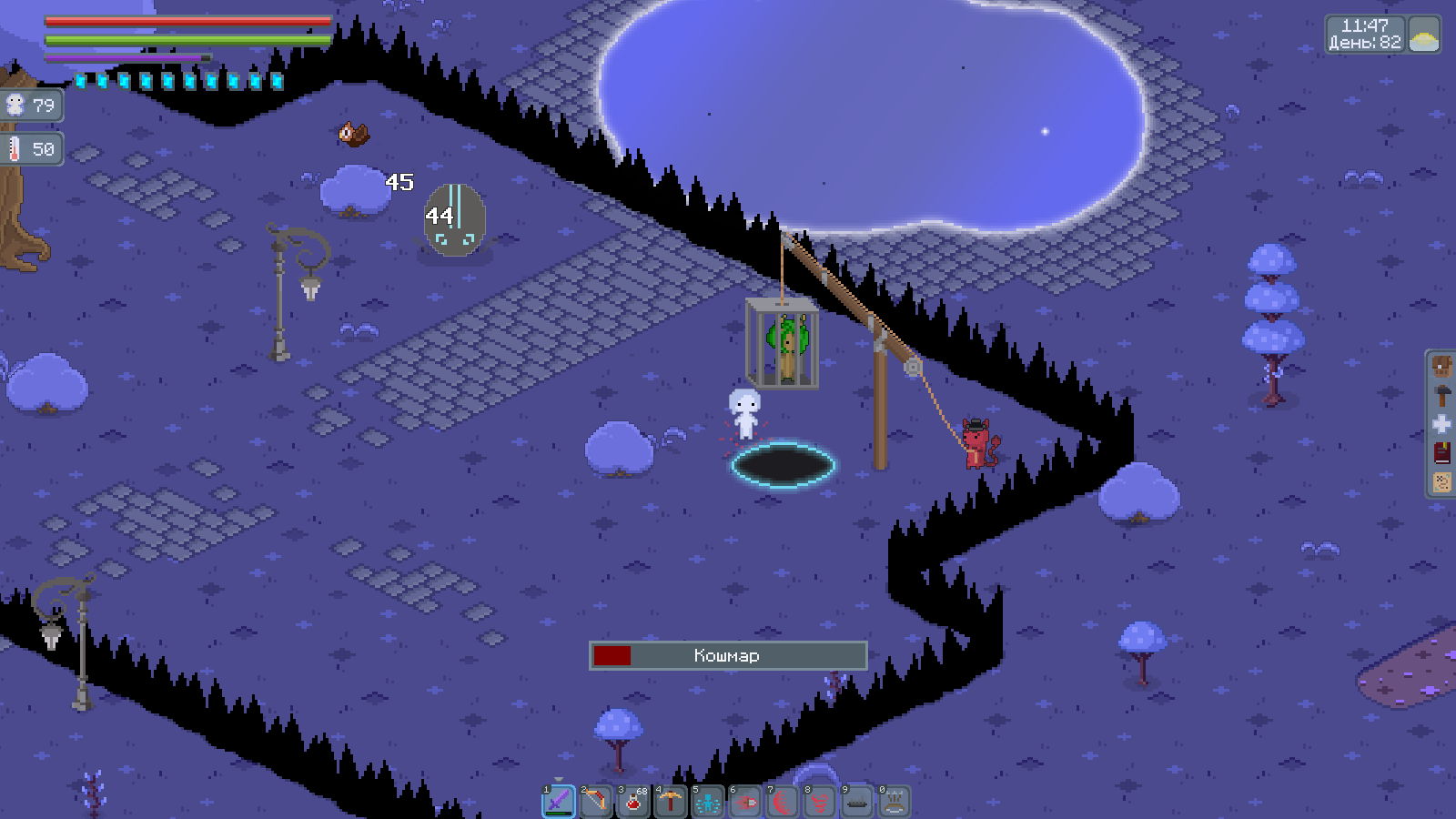Select the steaming campfire item in slot 0

pos(895,802)
